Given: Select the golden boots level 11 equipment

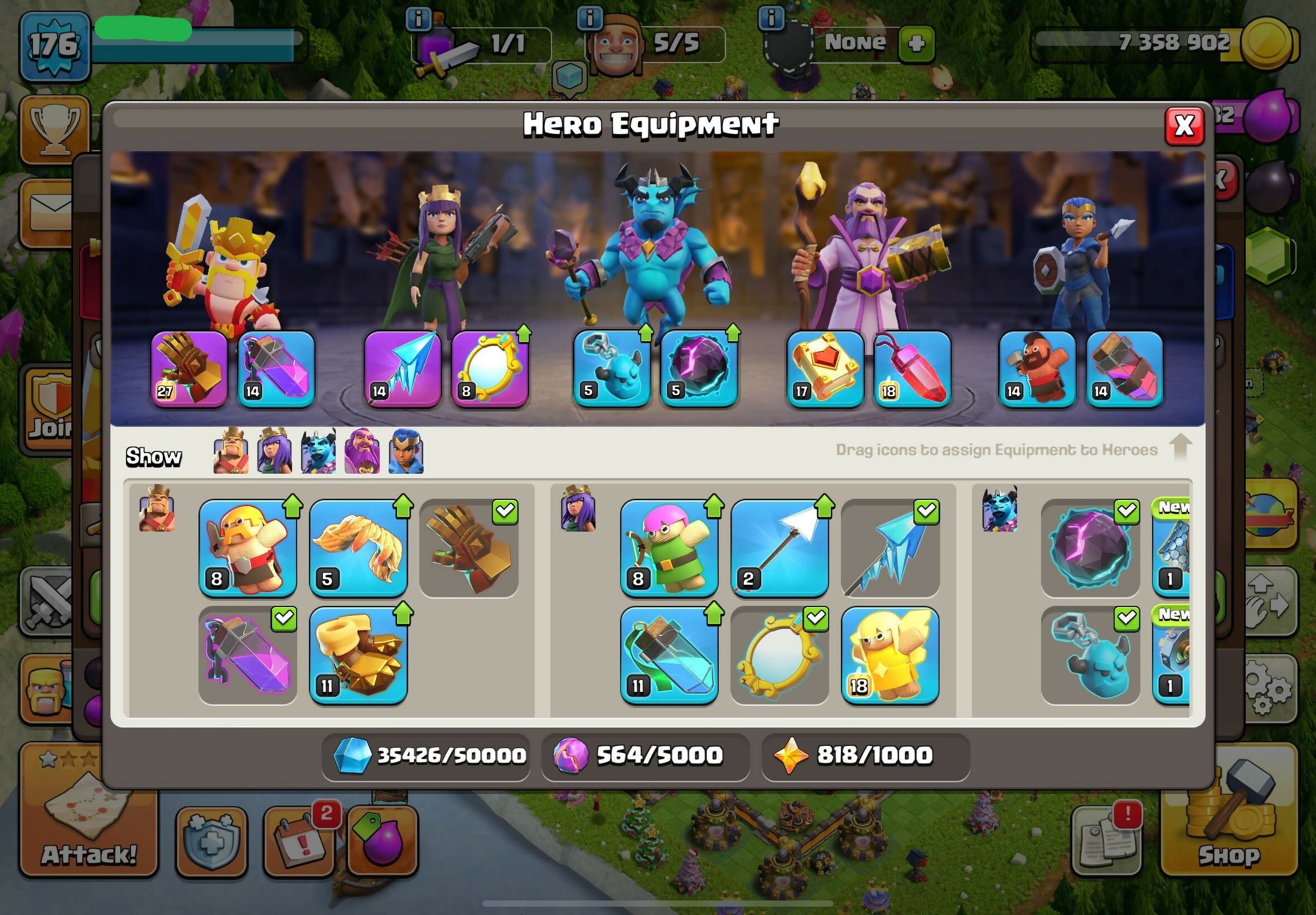Looking at the screenshot, I should click(x=358, y=654).
